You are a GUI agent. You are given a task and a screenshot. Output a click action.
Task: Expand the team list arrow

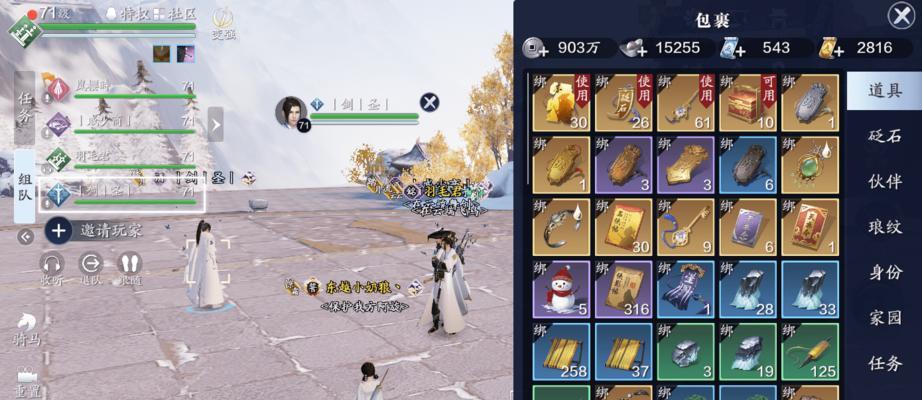[214, 124]
